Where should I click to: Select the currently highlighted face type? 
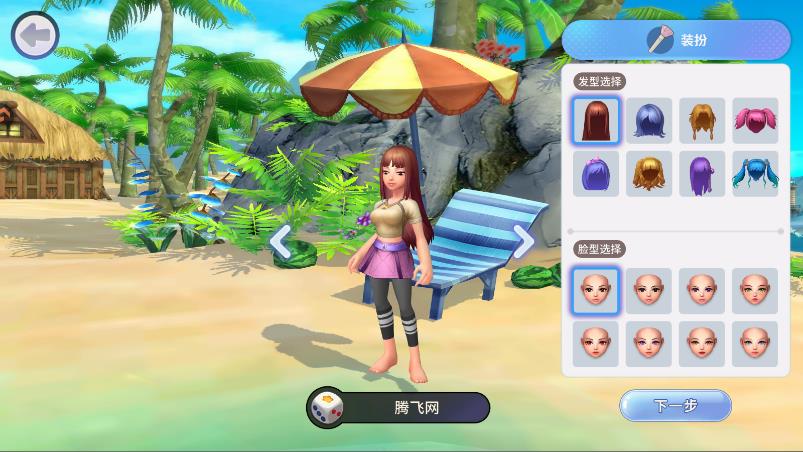point(596,290)
